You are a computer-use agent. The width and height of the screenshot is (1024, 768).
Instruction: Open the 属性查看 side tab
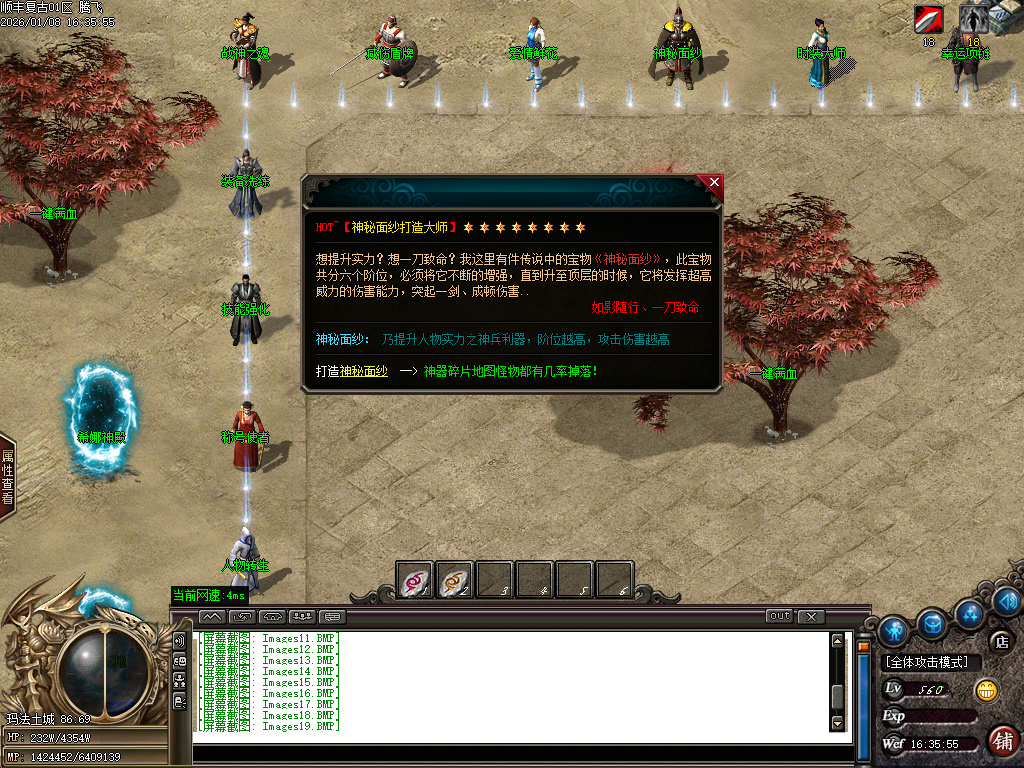pos(7,476)
